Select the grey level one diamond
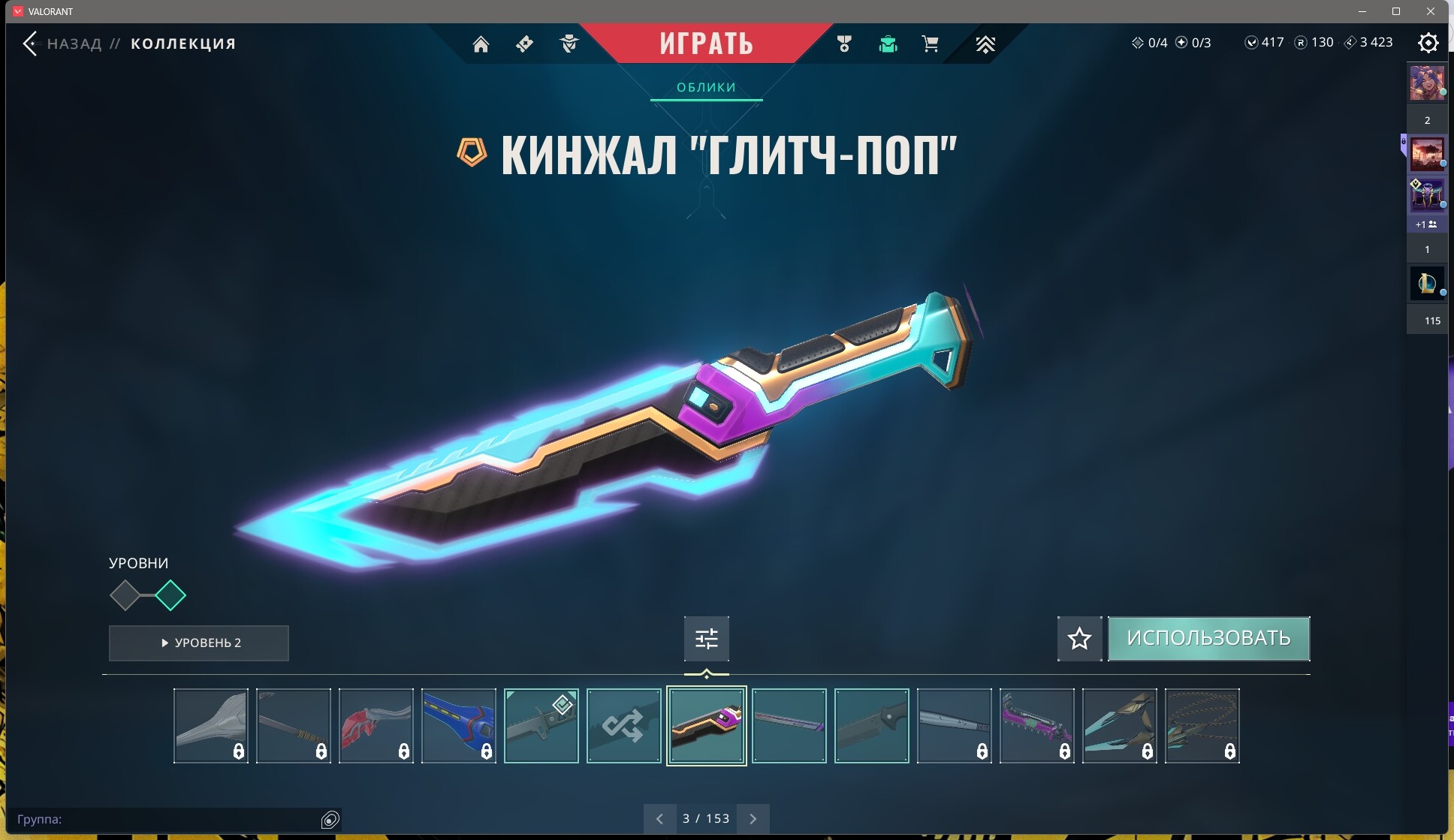1454x840 pixels. (125, 596)
